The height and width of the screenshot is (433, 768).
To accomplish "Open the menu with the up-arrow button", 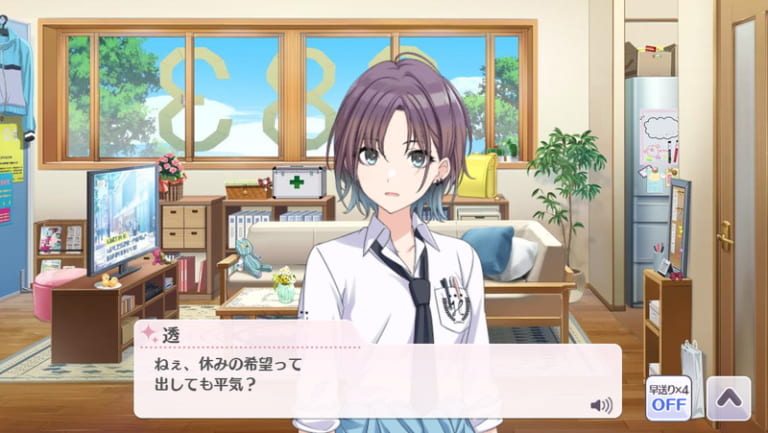I will [728, 398].
